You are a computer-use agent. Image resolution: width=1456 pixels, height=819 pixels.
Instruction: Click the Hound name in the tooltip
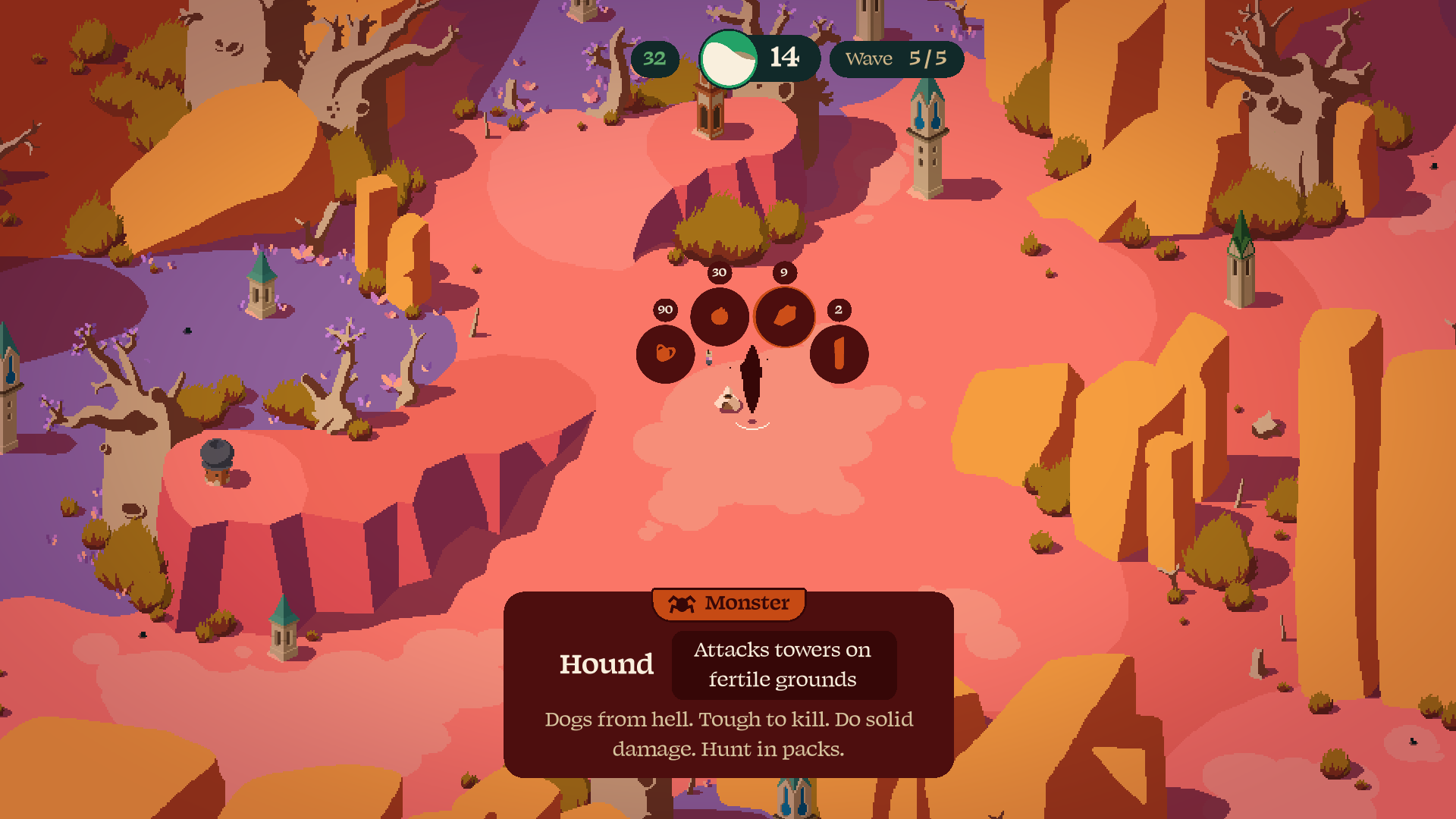(606, 664)
